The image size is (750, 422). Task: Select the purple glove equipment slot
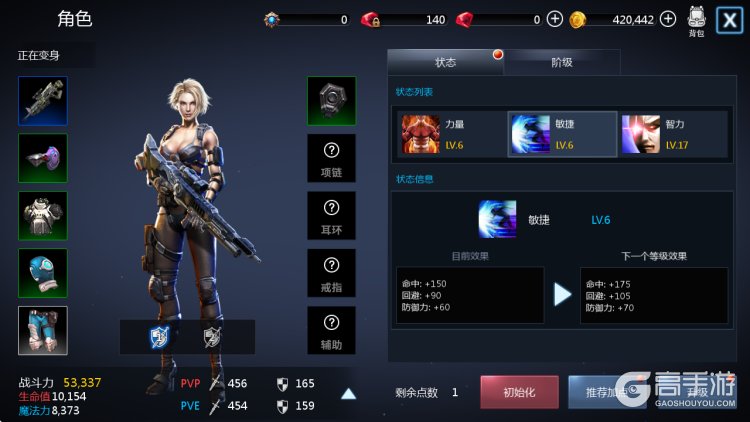pos(43,158)
